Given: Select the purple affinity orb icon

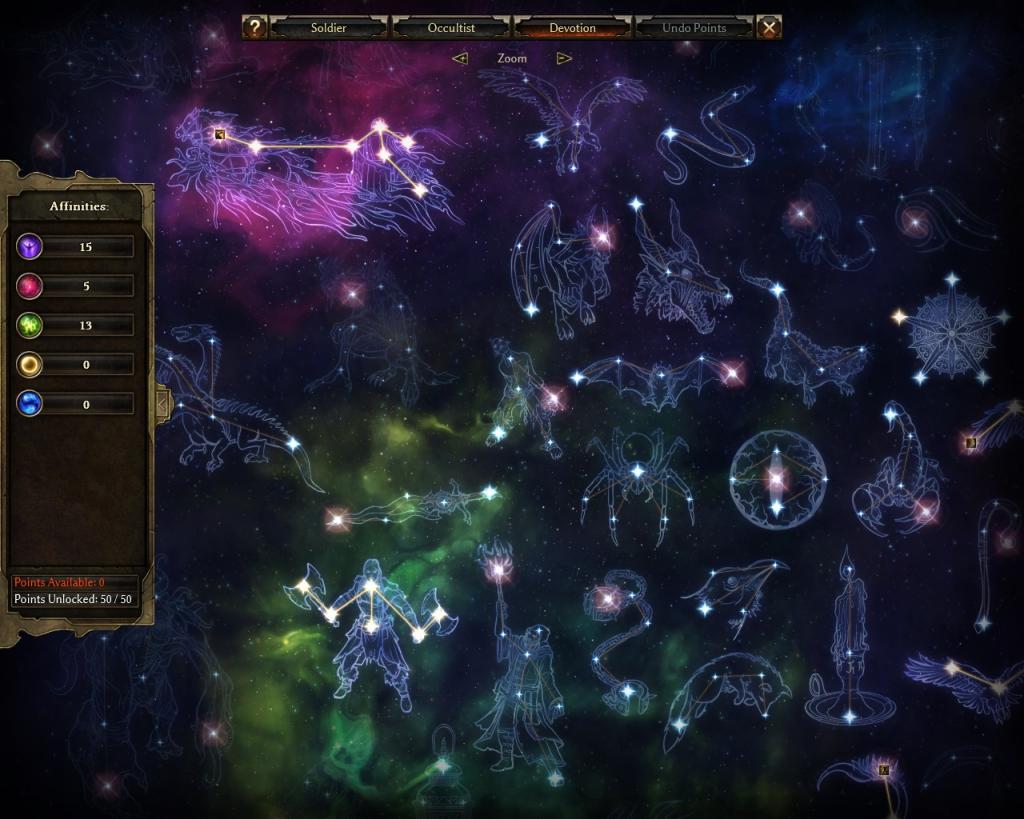Looking at the screenshot, I should 30,246.
